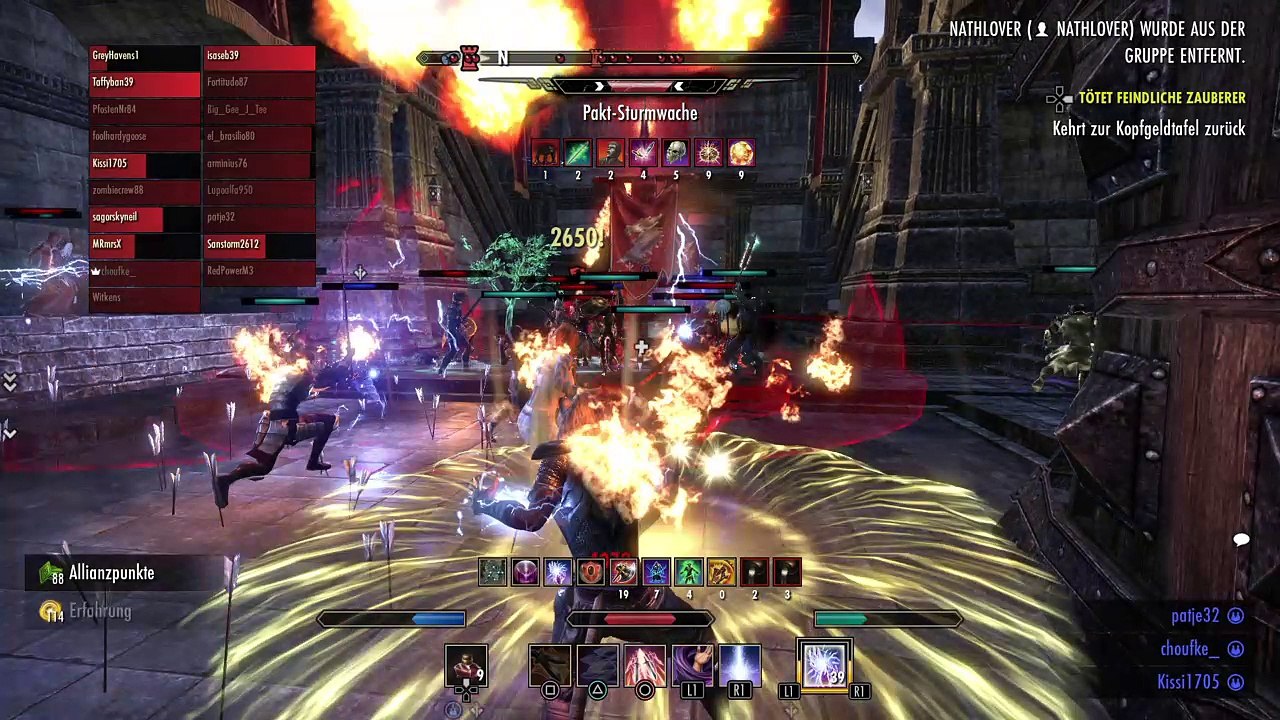Open the enemy mages bounty quest tracker

point(1160,98)
